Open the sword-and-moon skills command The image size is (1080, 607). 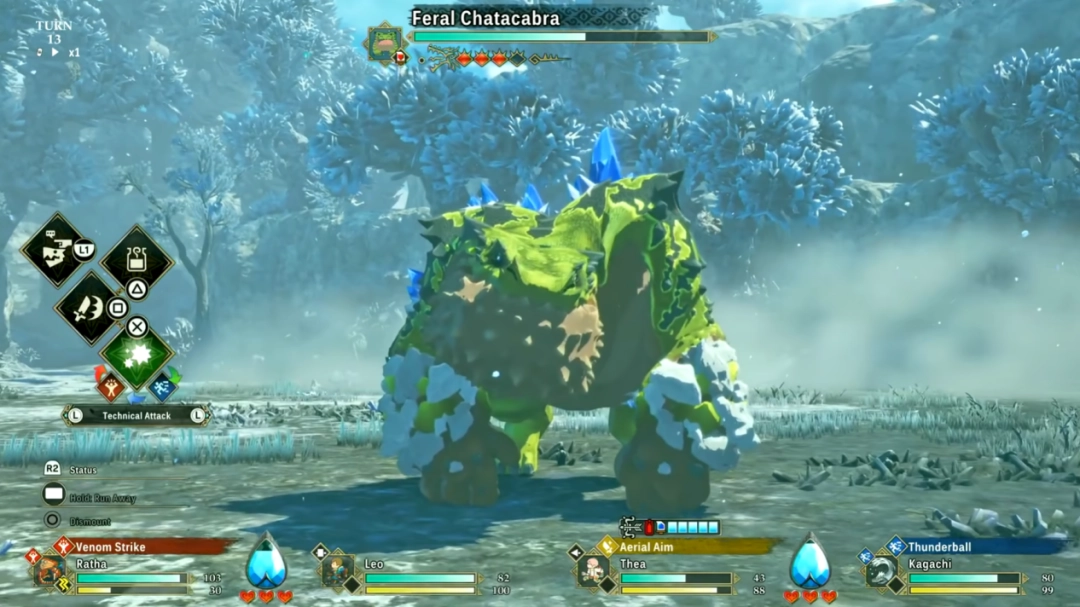coord(88,306)
